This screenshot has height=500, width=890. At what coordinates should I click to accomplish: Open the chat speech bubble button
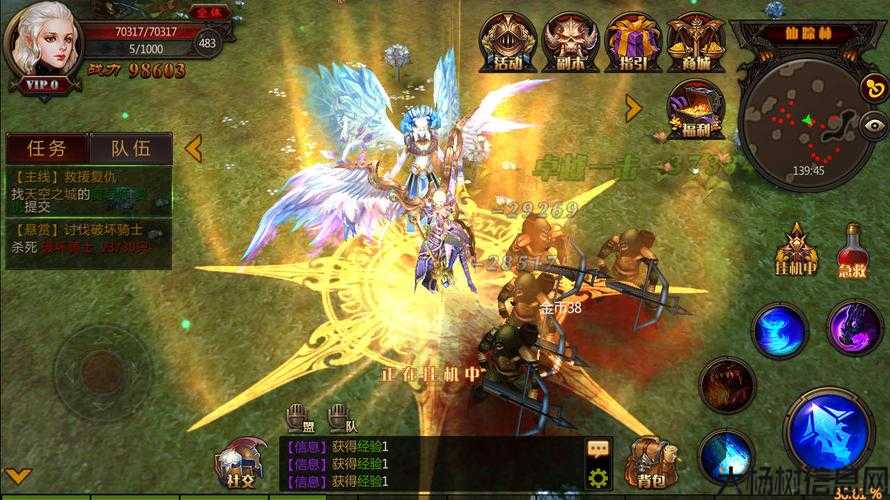pyautogui.click(x=599, y=449)
